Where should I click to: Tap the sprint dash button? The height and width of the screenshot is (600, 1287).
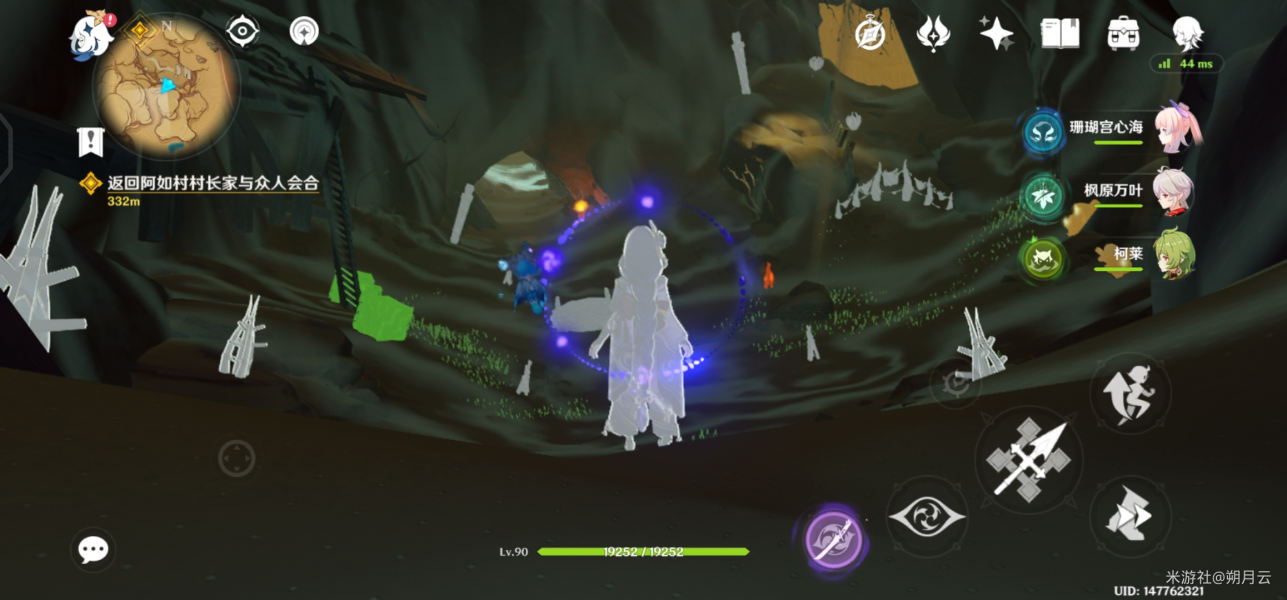[x=1129, y=515]
